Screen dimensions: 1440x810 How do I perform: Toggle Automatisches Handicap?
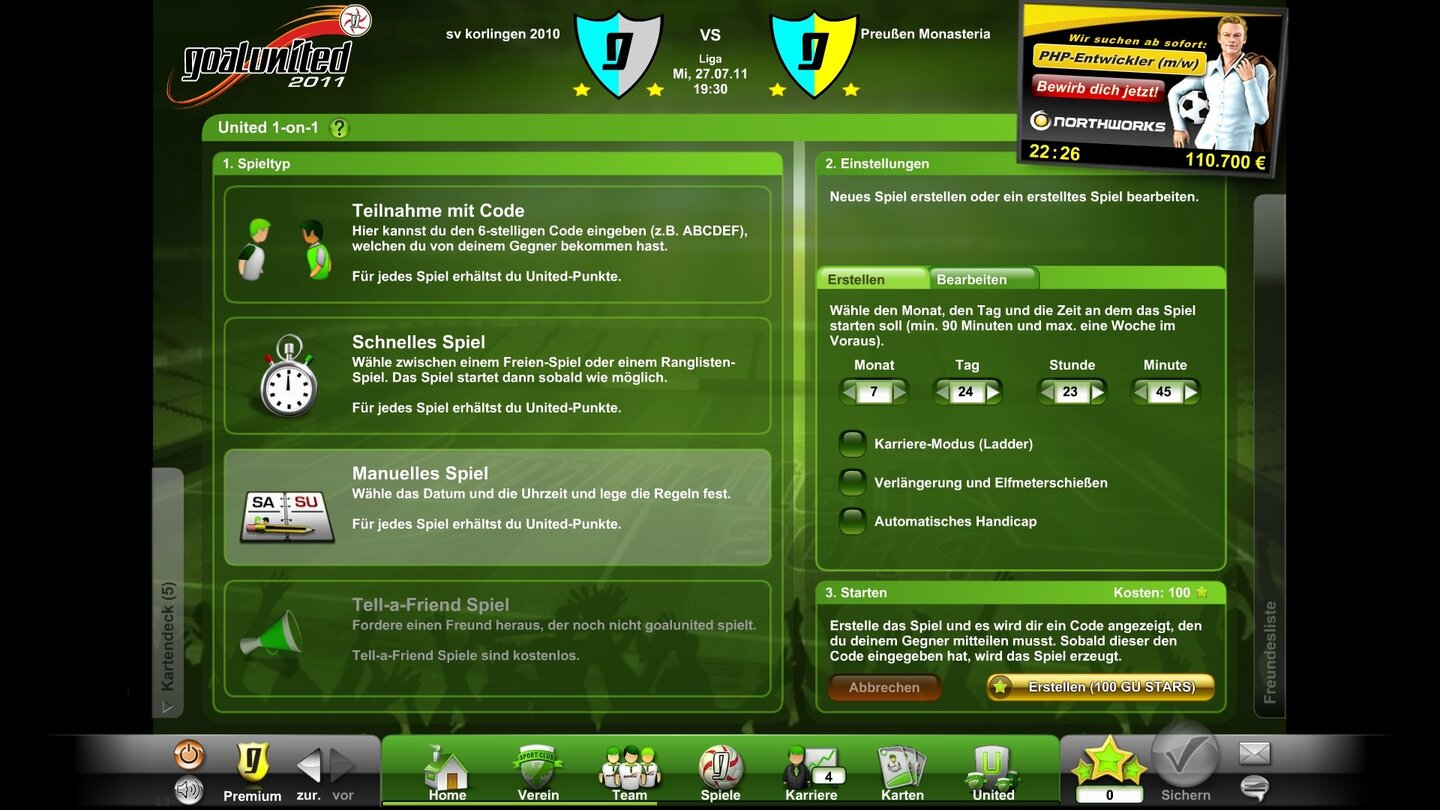(x=852, y=521)
